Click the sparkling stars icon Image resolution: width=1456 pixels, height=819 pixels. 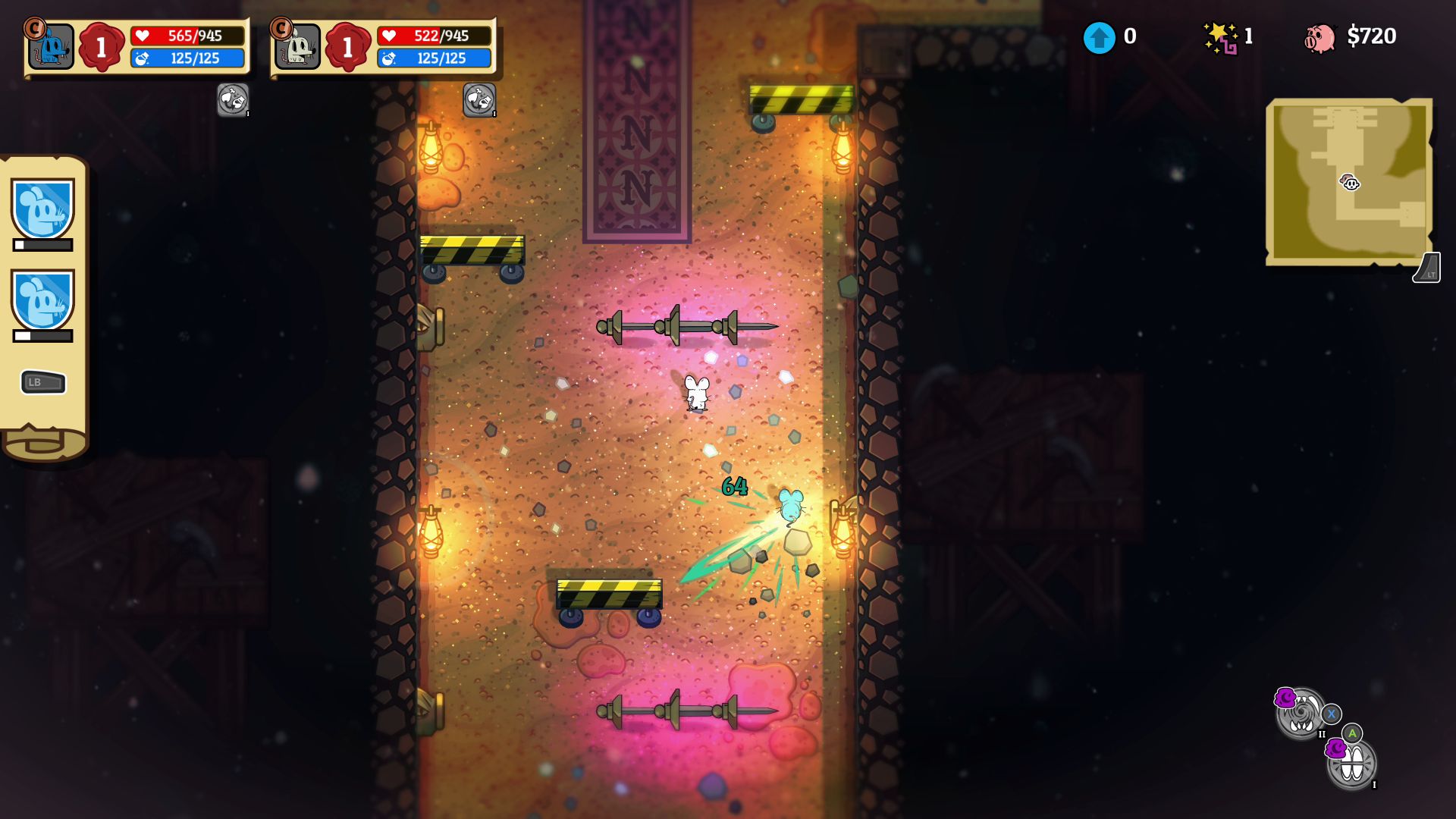click(1220, 37)
